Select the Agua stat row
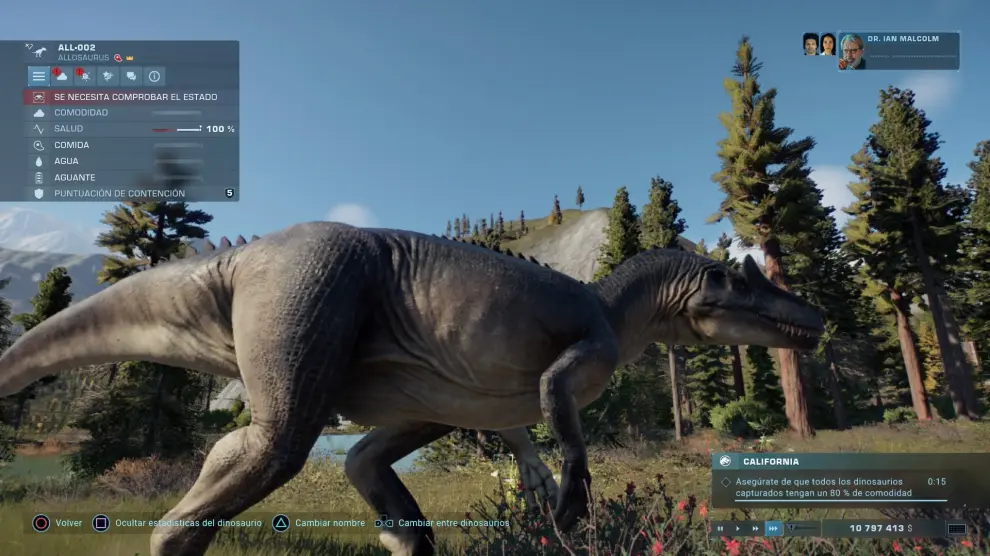Viewport: 990px width, 556px height. pos(131,161)
